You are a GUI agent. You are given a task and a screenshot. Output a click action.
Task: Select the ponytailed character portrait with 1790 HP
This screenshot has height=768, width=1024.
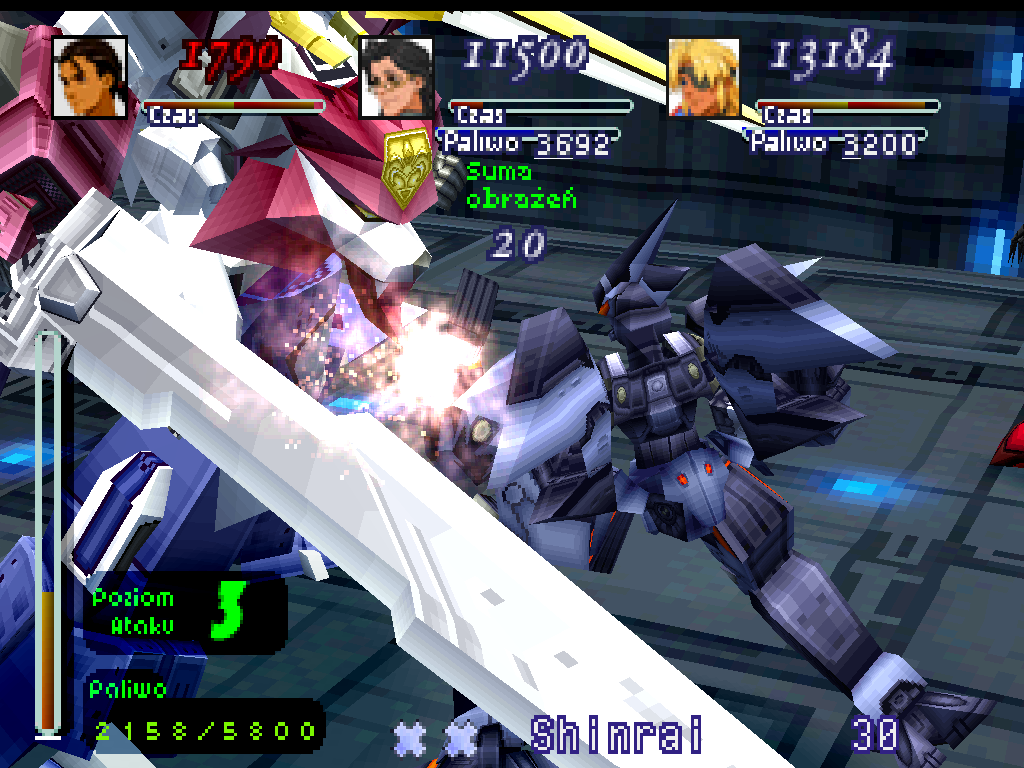(x=90, y=77)
